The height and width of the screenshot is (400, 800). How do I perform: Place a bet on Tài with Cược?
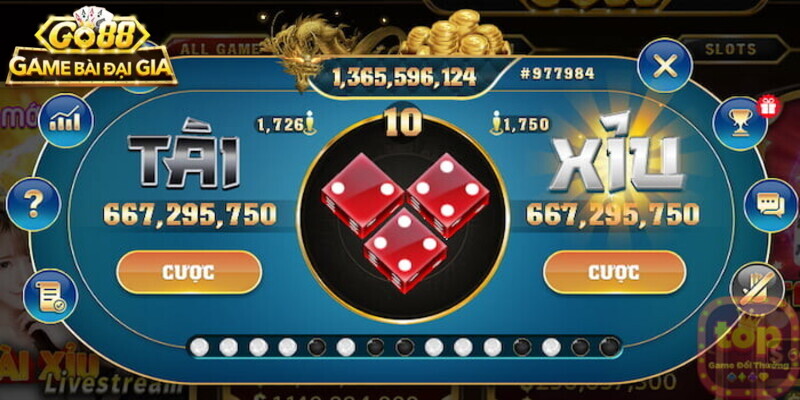189,272
